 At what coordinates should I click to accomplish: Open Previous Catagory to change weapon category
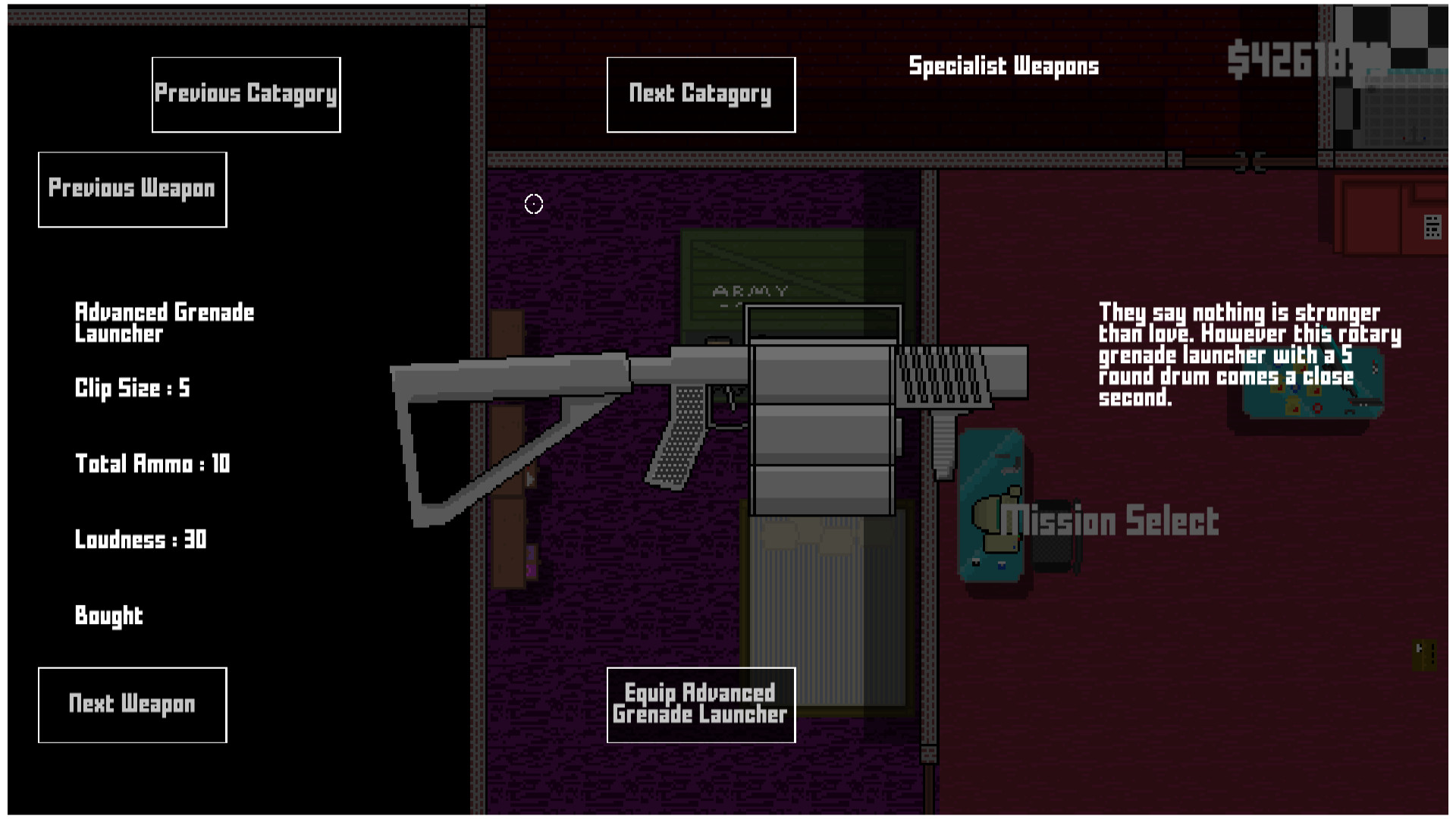coord(246,94)
